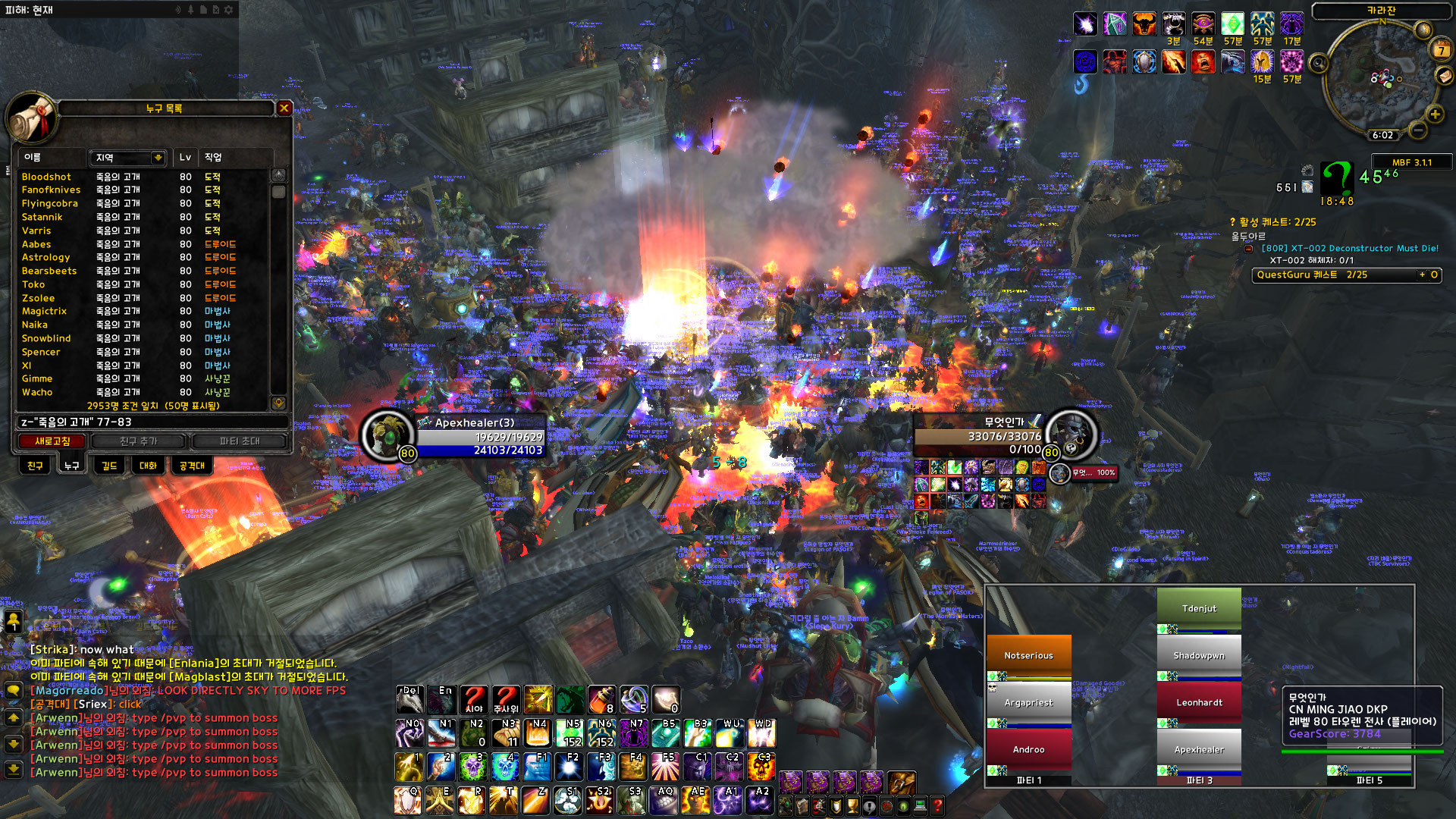
Task: Activate the orange skull ability bound to C3
Action: [761, 767]
